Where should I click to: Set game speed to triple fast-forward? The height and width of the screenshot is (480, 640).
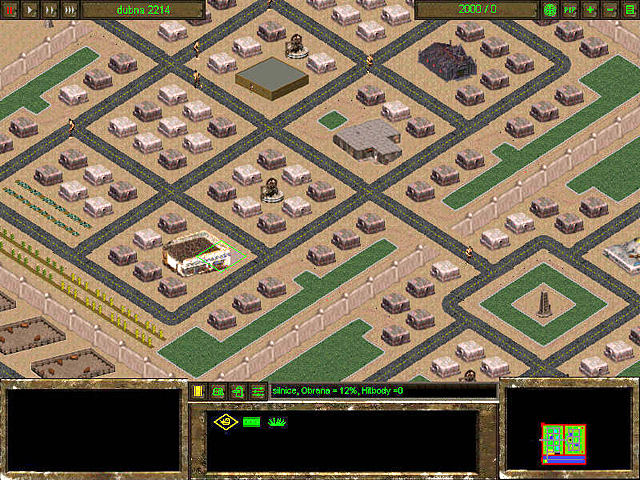point(69,9)
